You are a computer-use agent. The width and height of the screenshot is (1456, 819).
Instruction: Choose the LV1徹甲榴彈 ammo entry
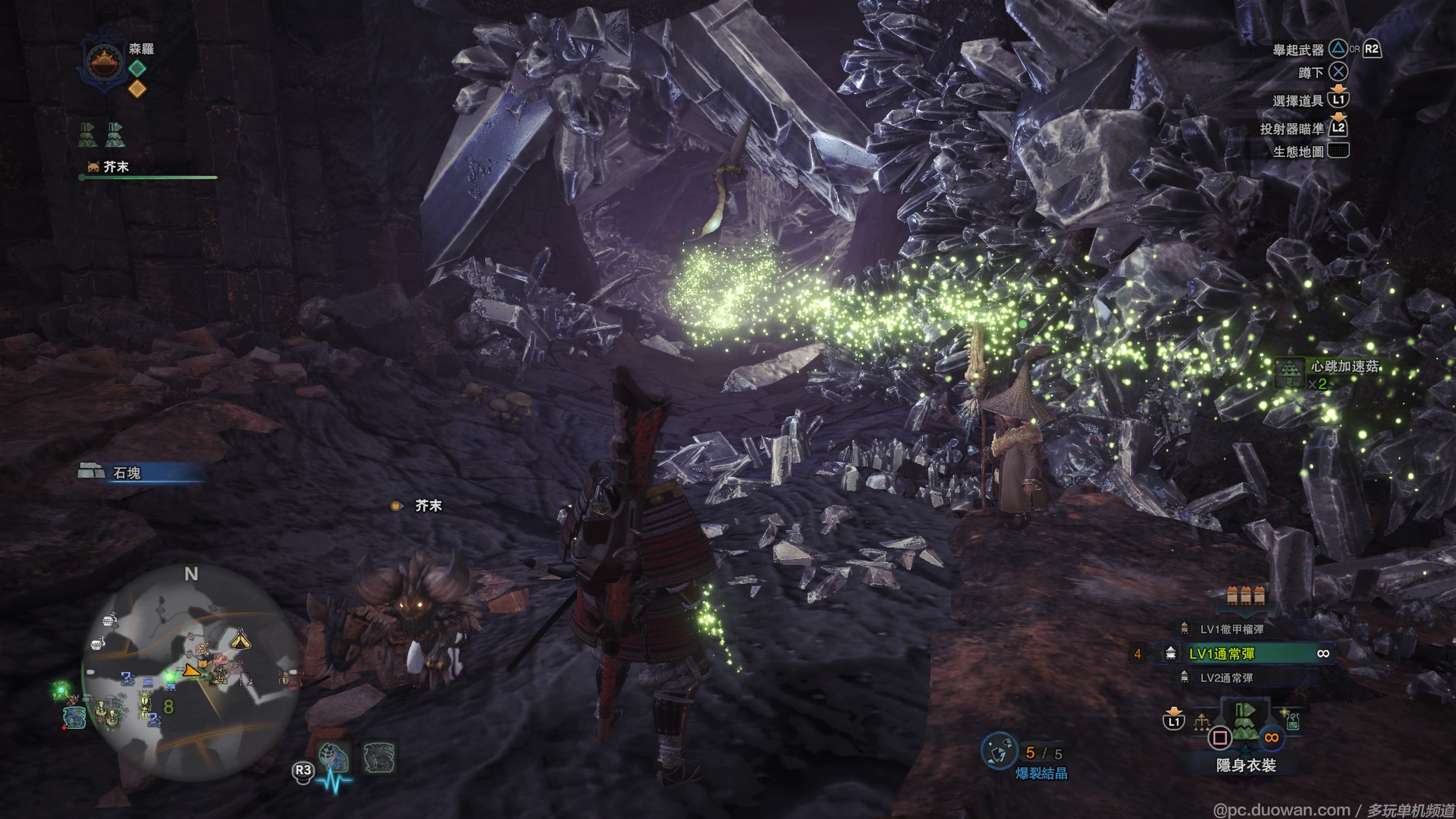(x=1232, y=629)
